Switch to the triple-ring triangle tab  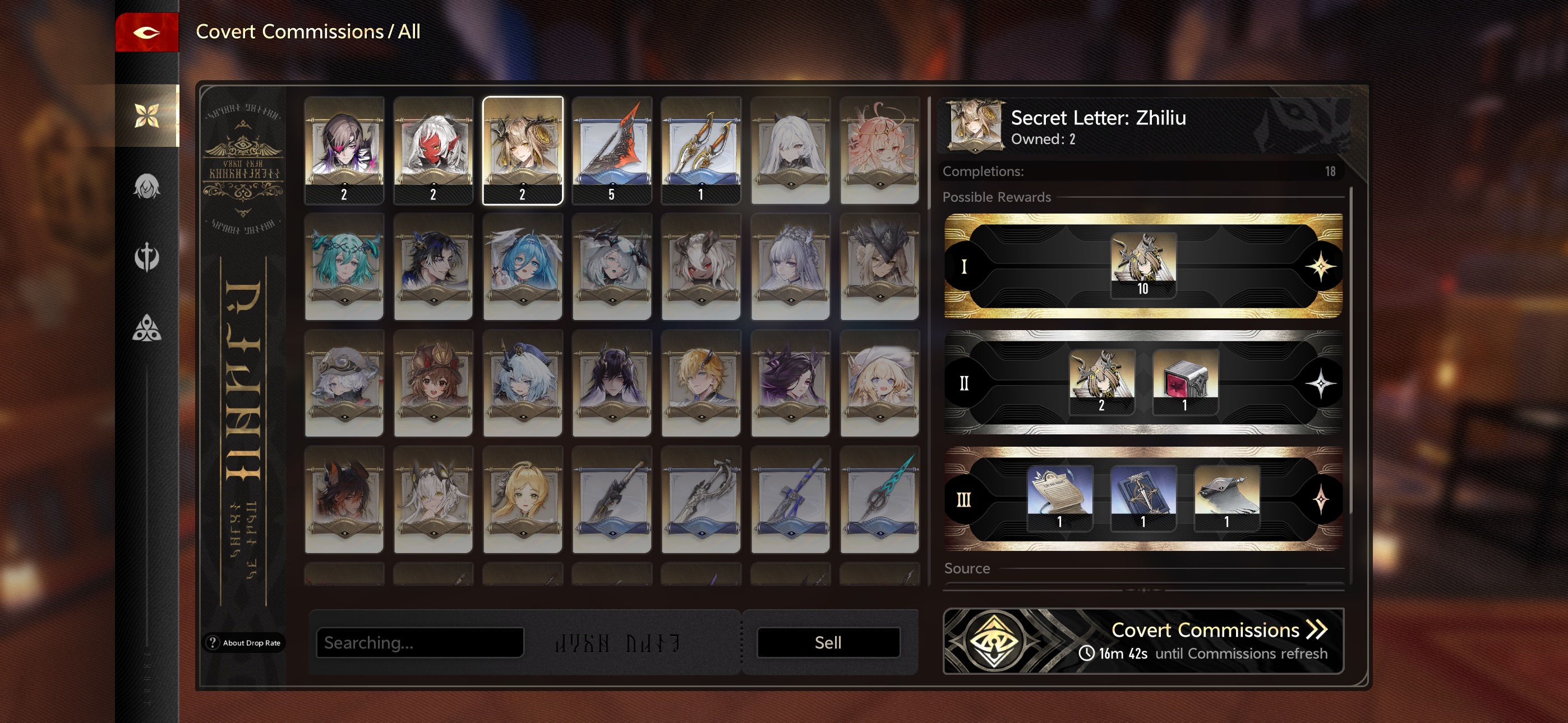pyautogui.click(x=147, y=328)
